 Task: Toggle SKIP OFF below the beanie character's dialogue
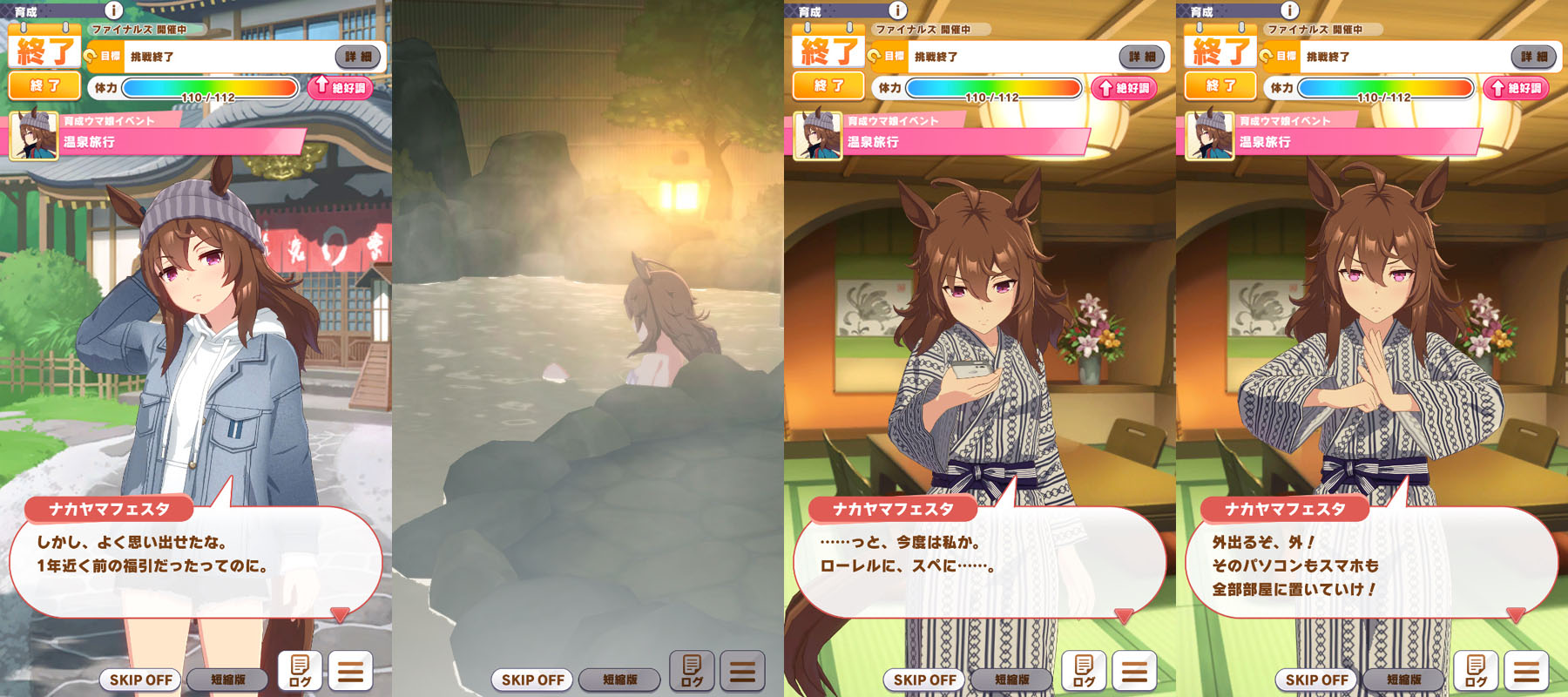141,680
